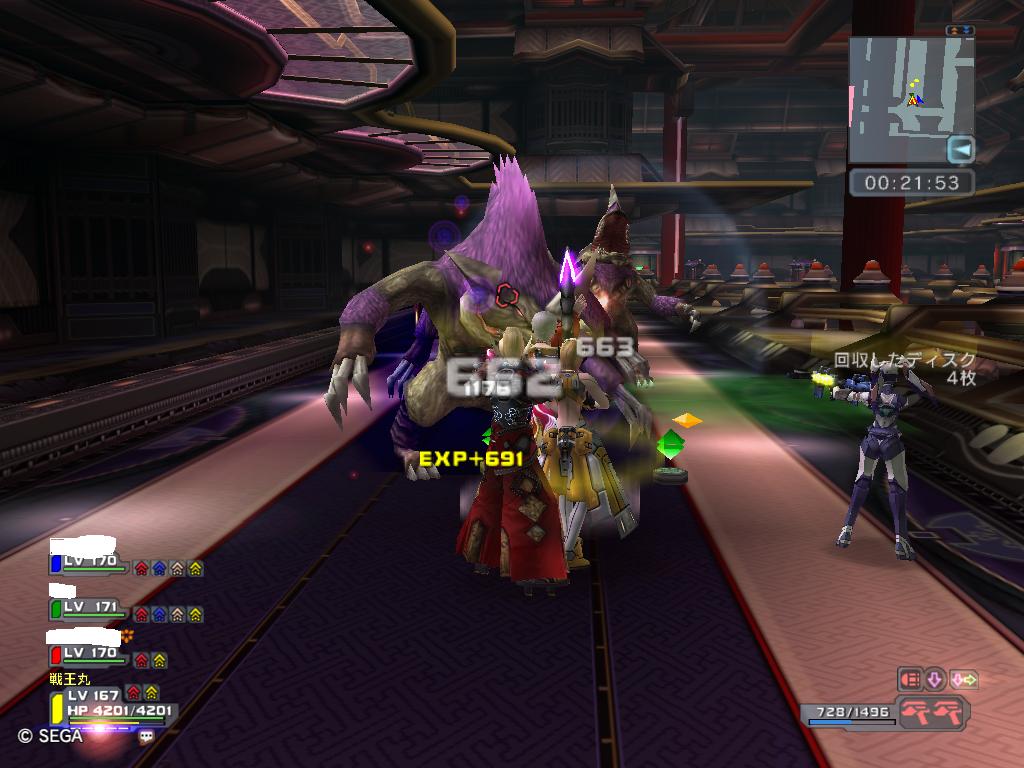This screenshot has width=1024, height=768.
Task: Click the blue buff icon beside LV 171
Action: point(159,614)
